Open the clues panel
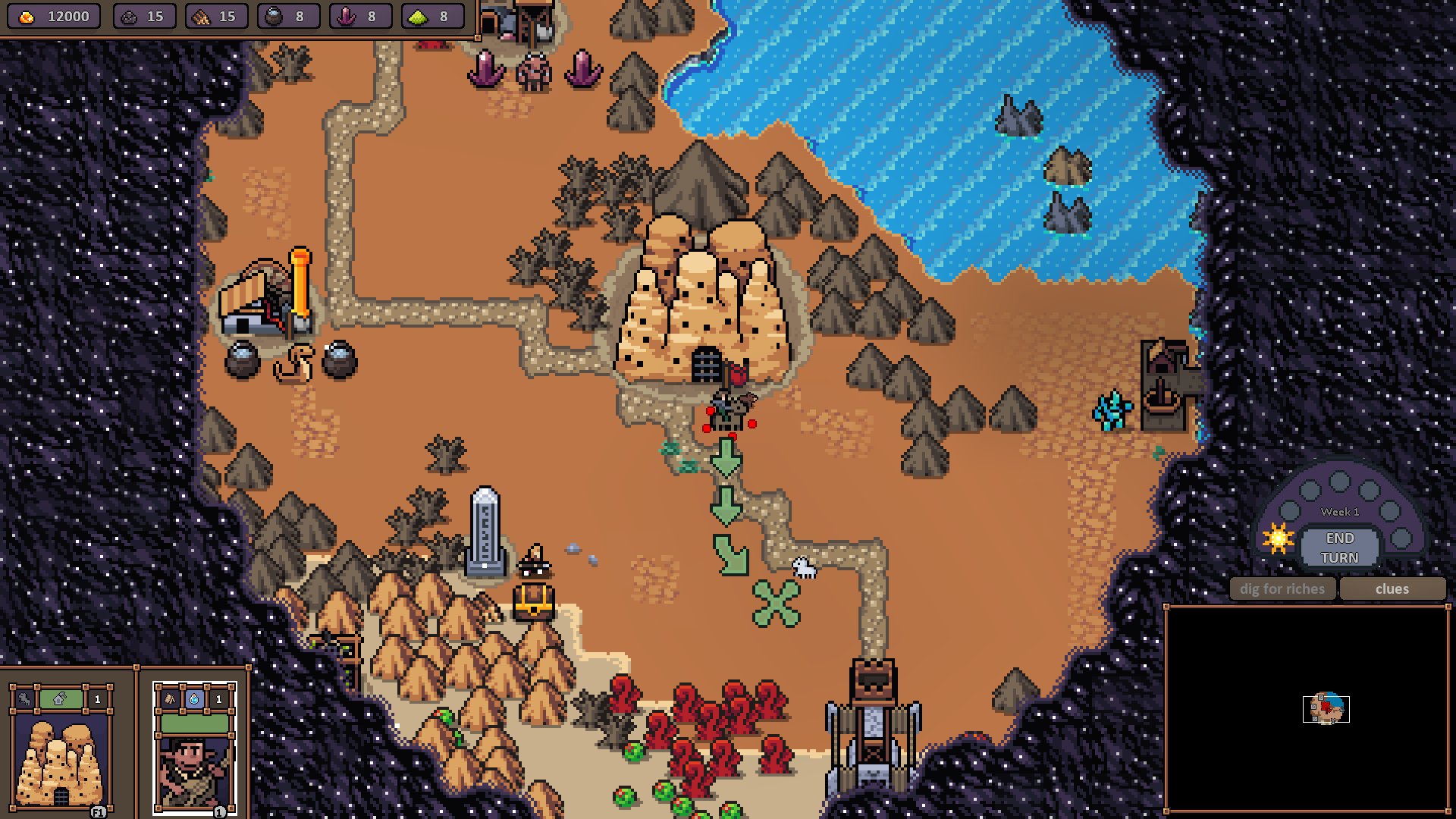The width and height of the screenshot is (1456, 819). pos(1392,589)
